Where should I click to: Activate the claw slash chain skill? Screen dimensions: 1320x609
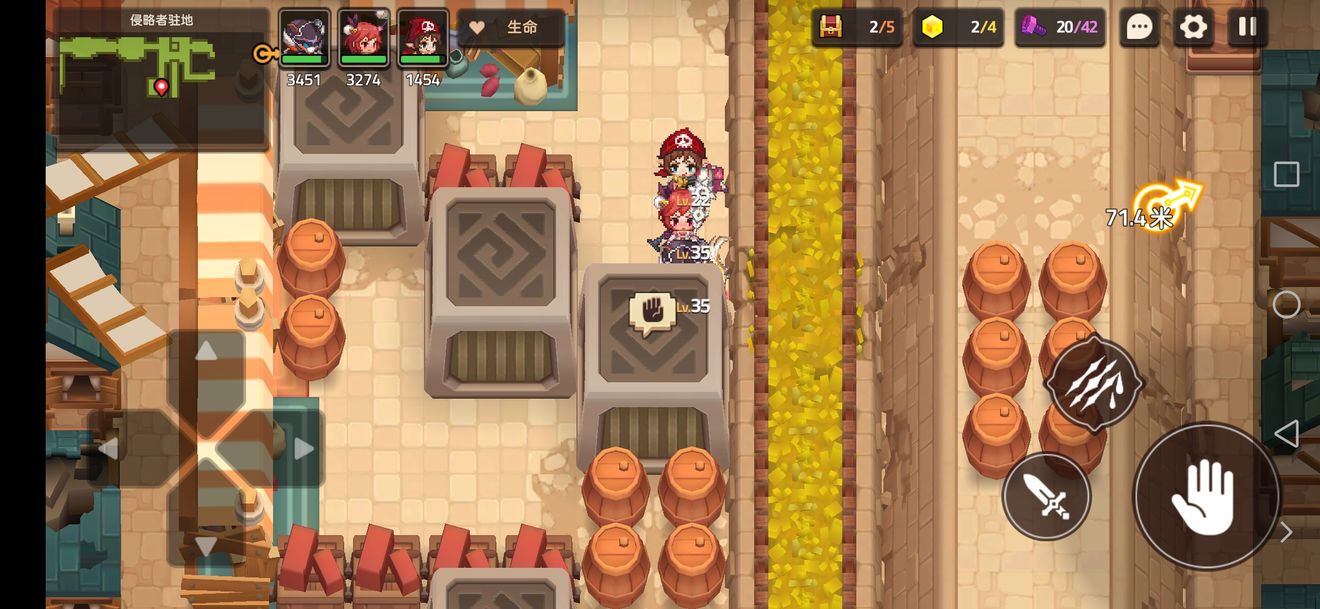(x=1093, y=384)
